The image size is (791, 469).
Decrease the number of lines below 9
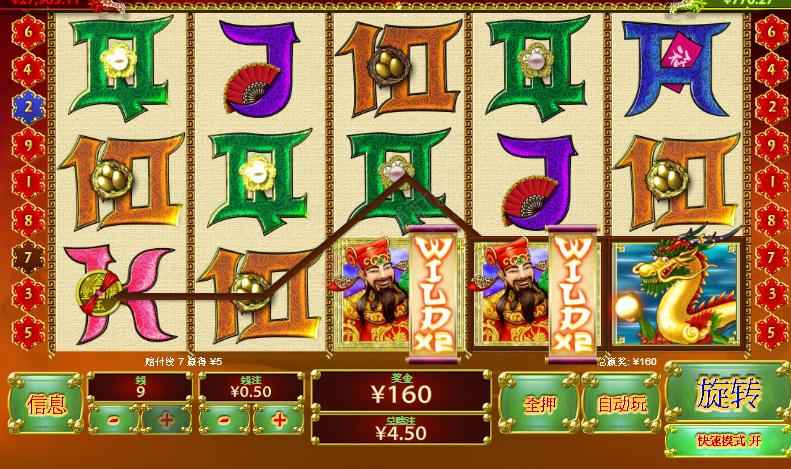pyautogui.click(x=112, y=420)
